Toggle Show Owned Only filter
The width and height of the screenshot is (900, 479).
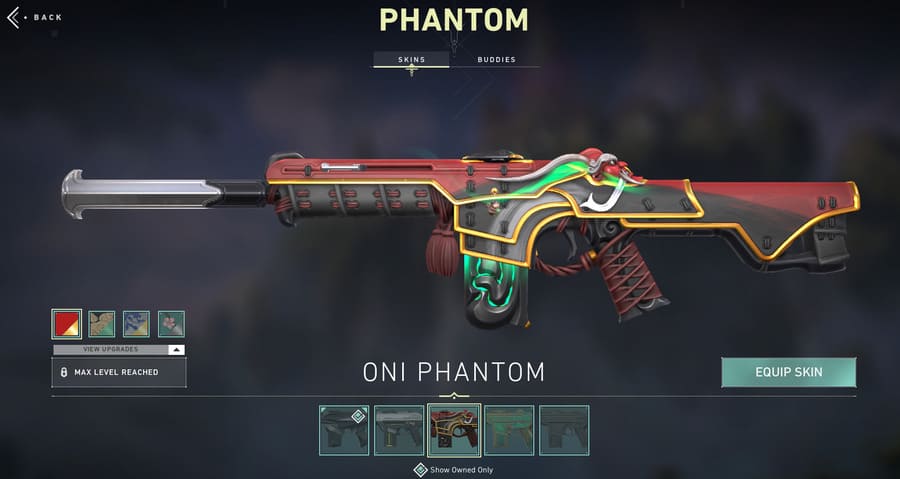(421, 469)
